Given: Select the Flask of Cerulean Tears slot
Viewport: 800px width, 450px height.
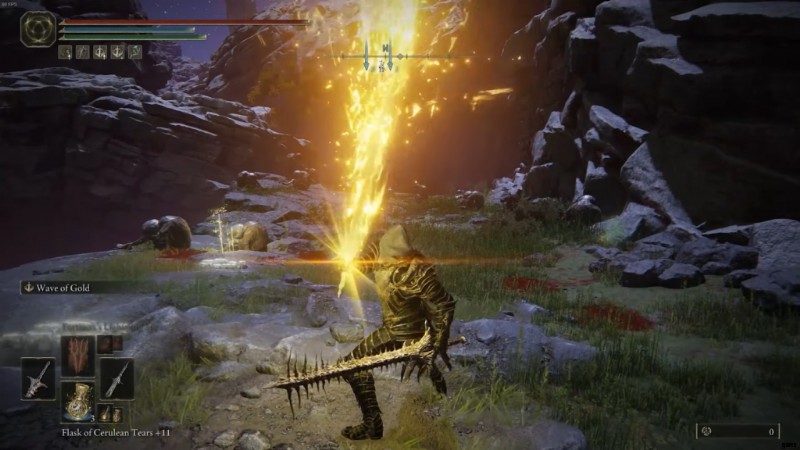Looking at the screenshot, I should pyautogui.click(x=77, y=400).
